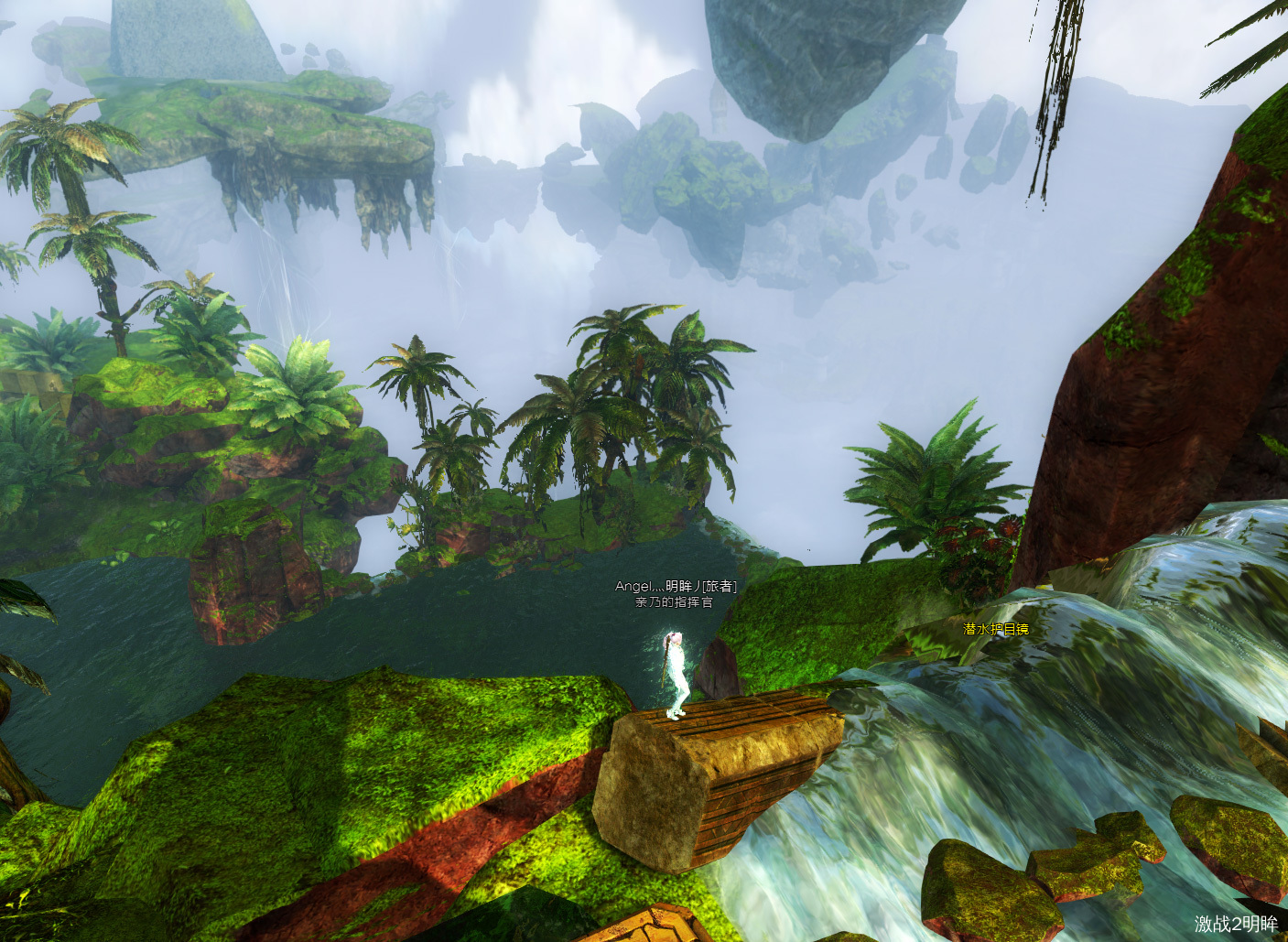The image size is (1288, 942).
Task: Click the Angel....明眸ノ[旅者] player nameplate
Action: 676,587
